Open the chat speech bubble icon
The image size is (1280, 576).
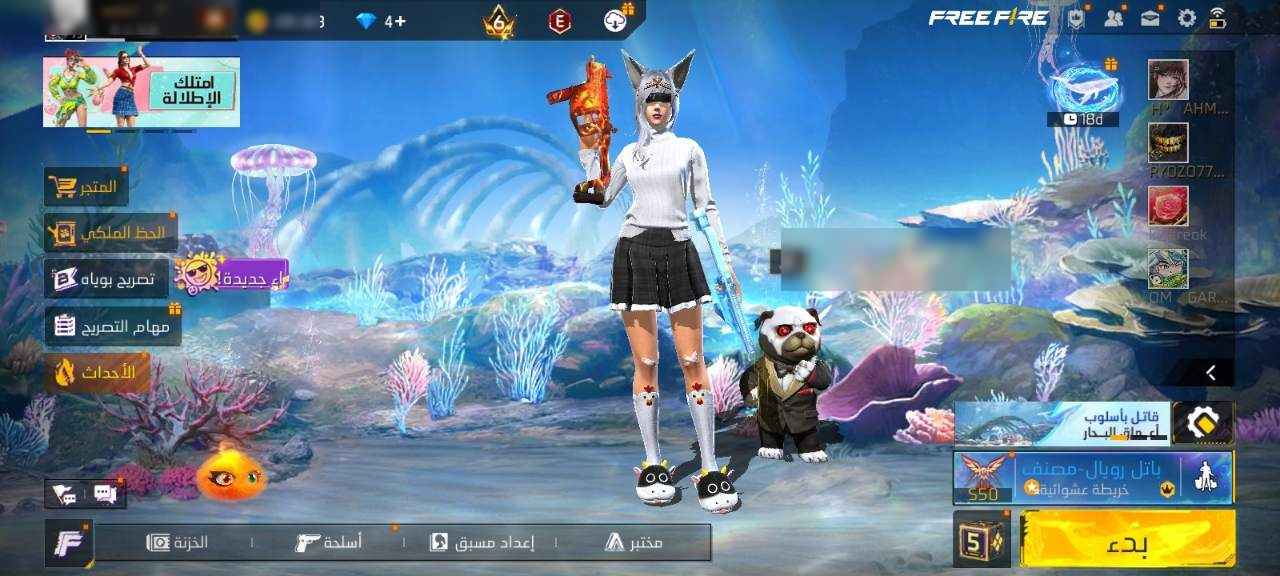105,493
